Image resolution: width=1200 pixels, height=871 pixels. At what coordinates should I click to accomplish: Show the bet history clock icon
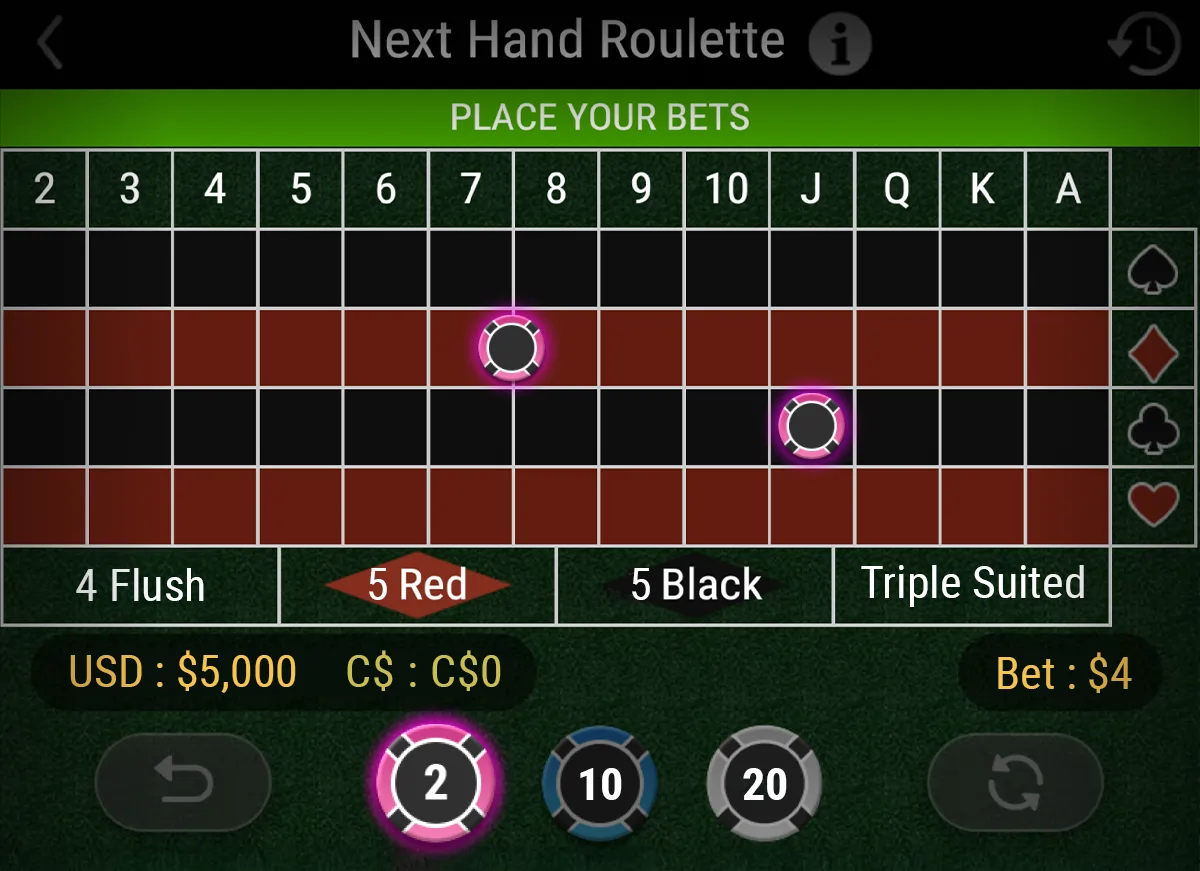[1144, 44]
